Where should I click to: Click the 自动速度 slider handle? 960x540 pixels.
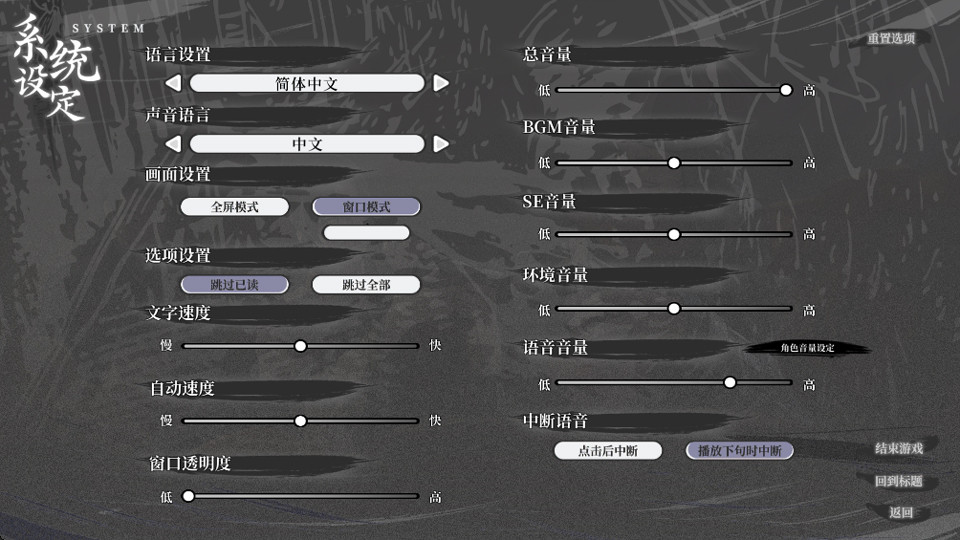click(x=300, y=421)
